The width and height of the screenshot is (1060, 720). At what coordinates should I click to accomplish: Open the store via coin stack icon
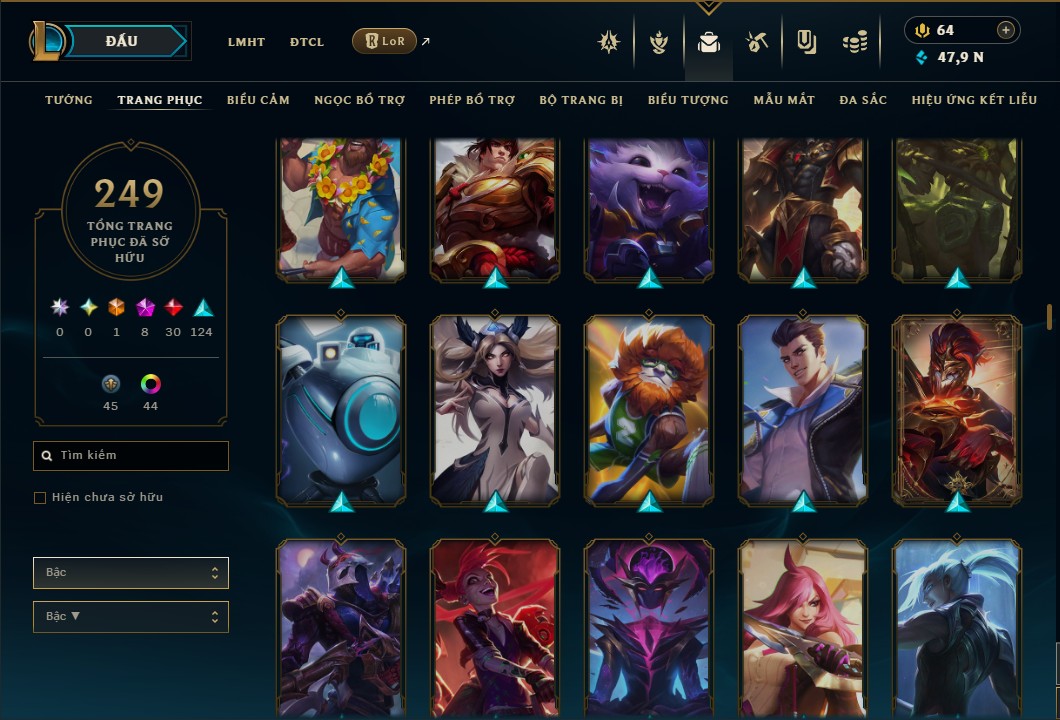[x=853, y=42]
